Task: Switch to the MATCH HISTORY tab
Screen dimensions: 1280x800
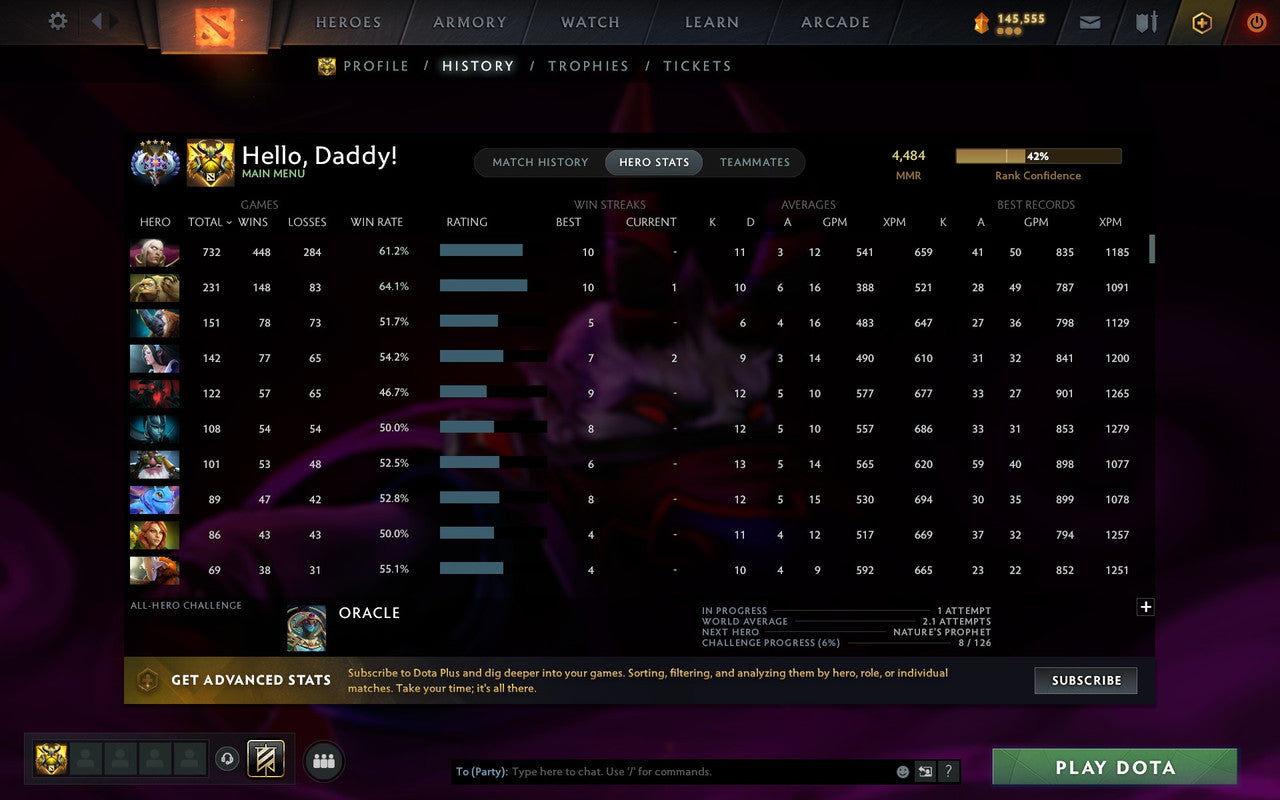Action: click(539, 162)
